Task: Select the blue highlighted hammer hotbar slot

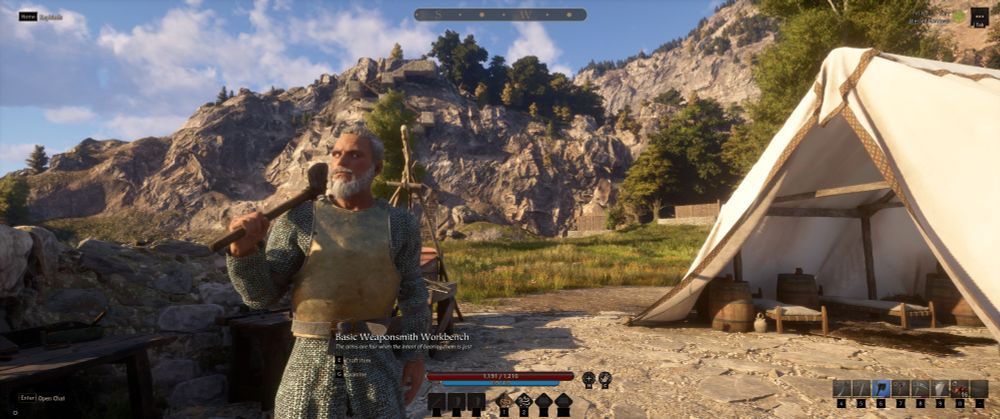Action: 881,388
